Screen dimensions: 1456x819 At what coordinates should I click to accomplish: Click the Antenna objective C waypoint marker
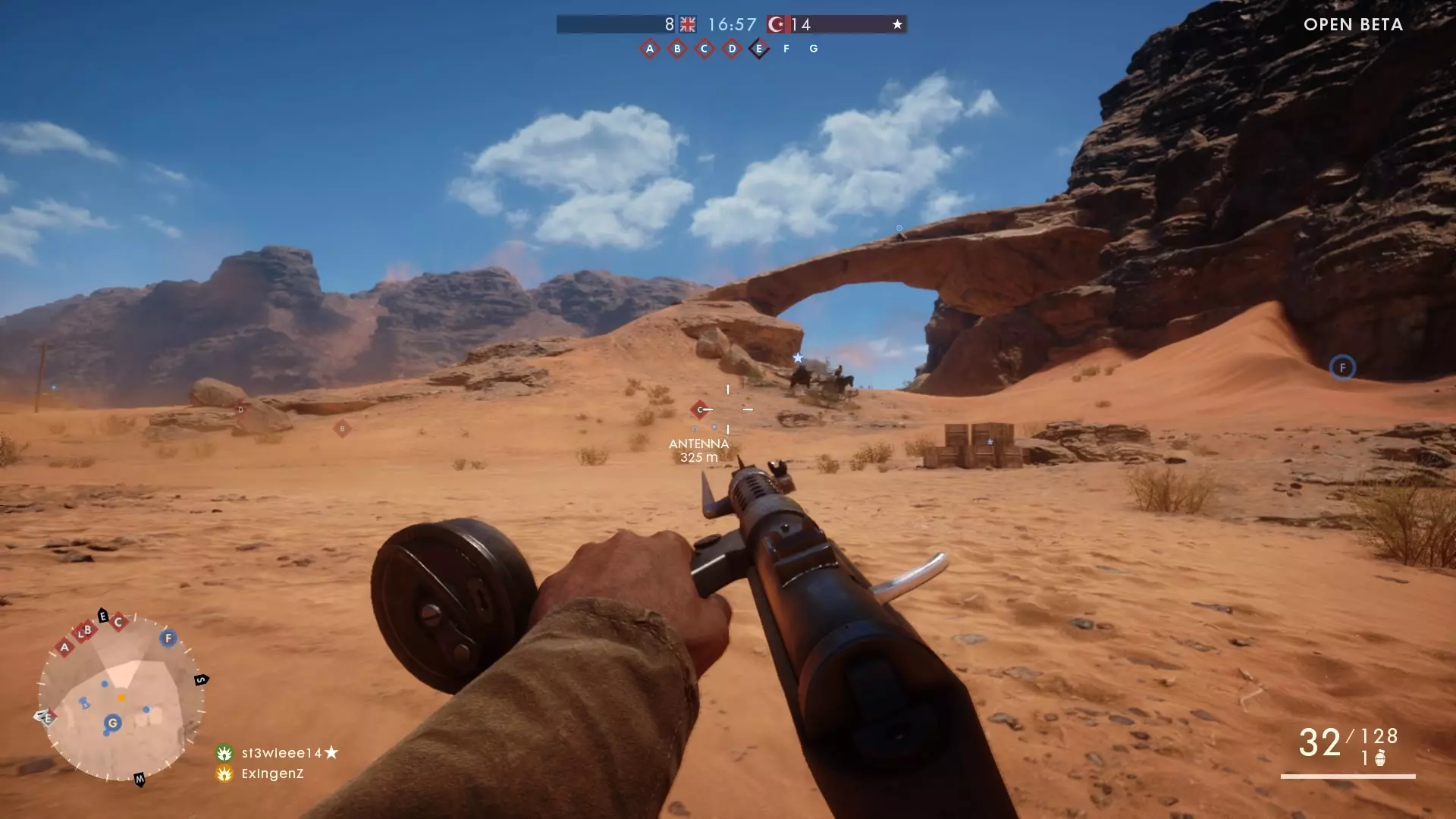click(700, 409)
